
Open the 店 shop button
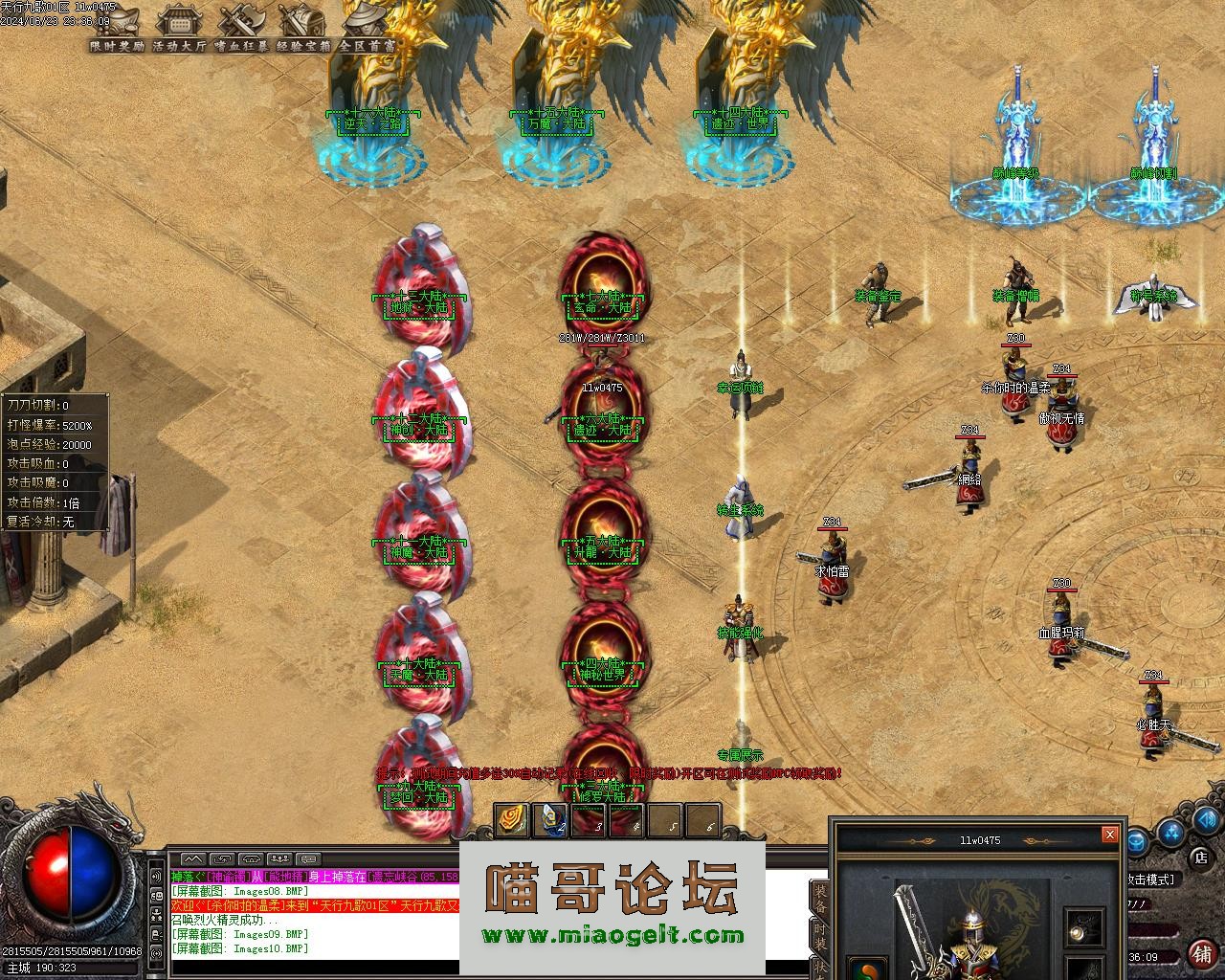coord(1200,857)
